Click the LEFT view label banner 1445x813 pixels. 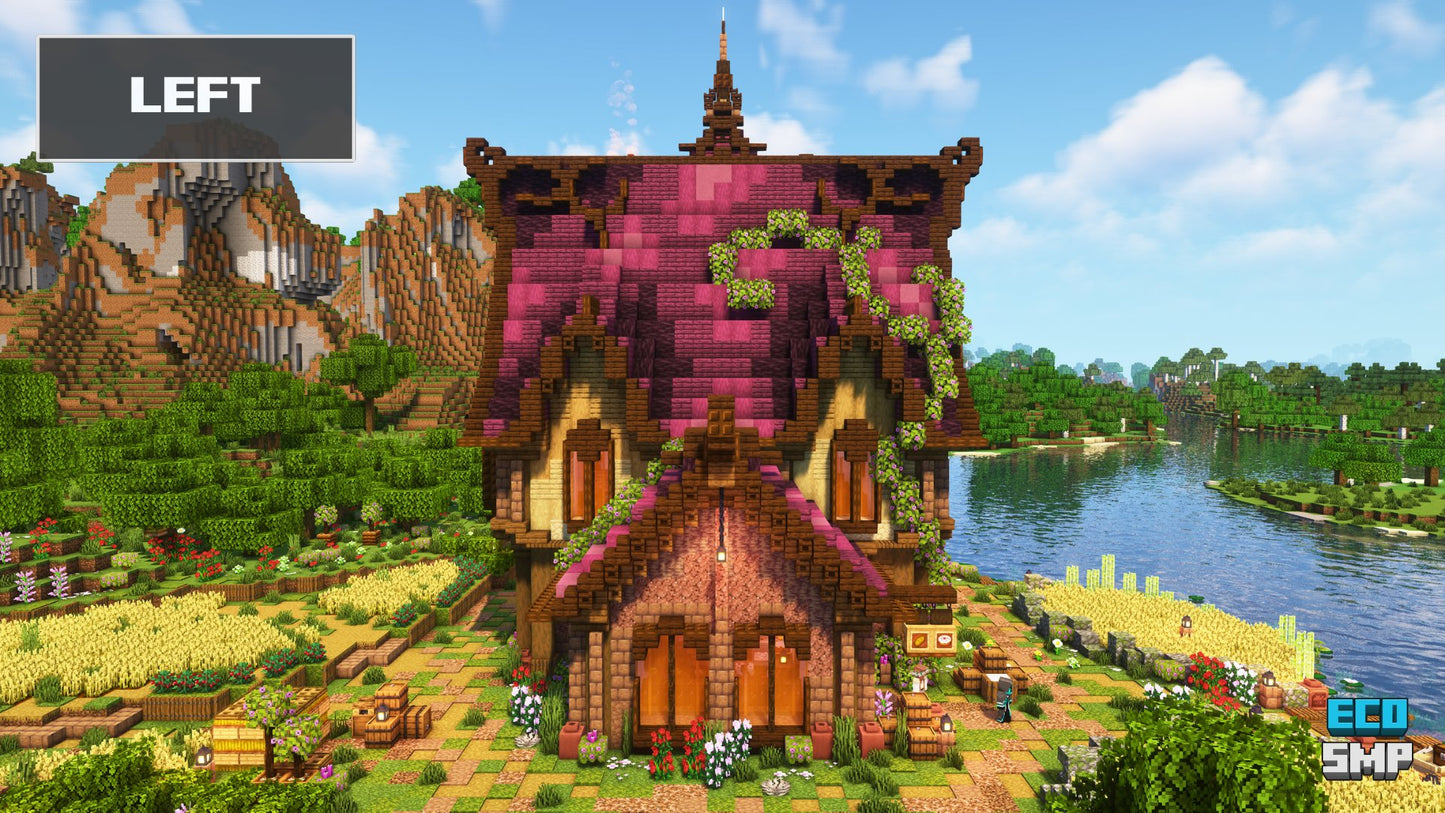click(x=196, y=98)
